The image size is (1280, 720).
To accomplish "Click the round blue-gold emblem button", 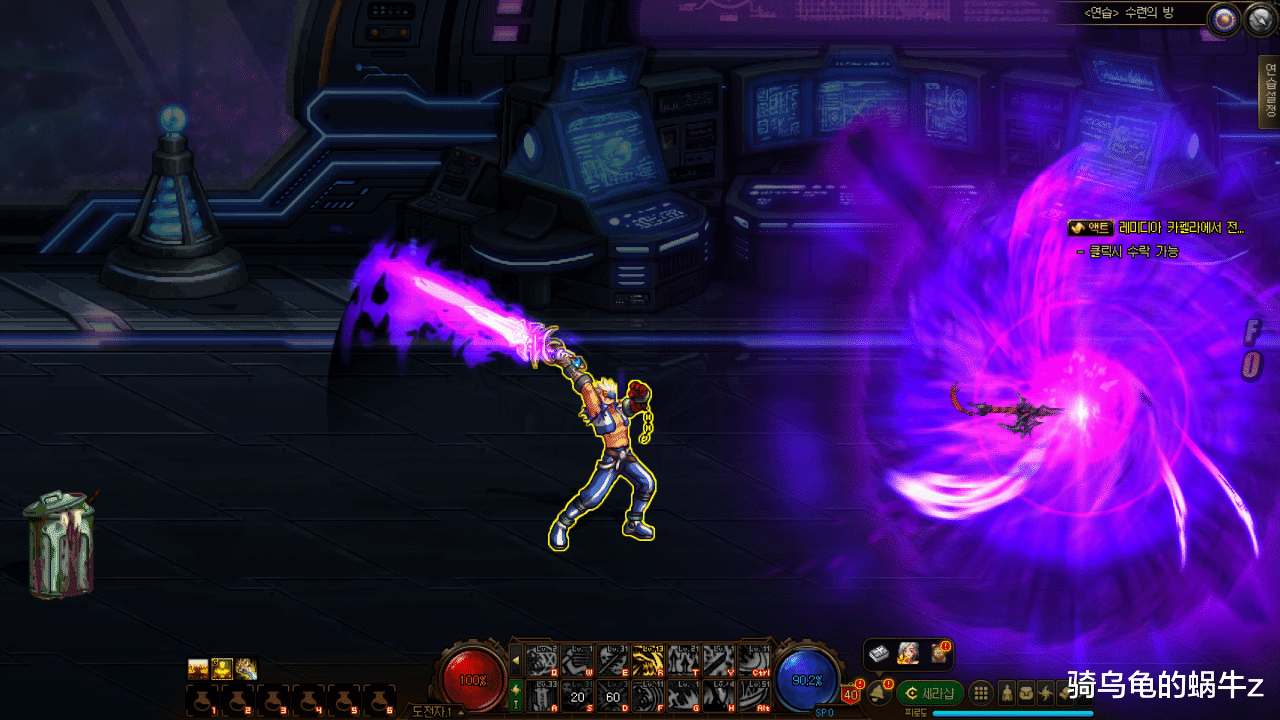I will click(1222, 19).
